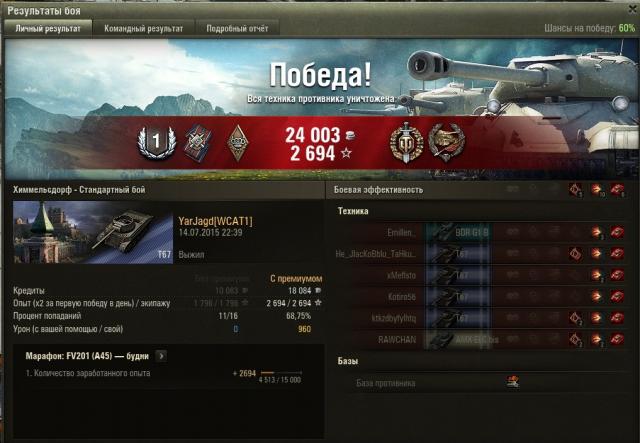Open the Подробный отчёт tab
The height and width of the screenshot is (443, 640).
pos(236,28)
